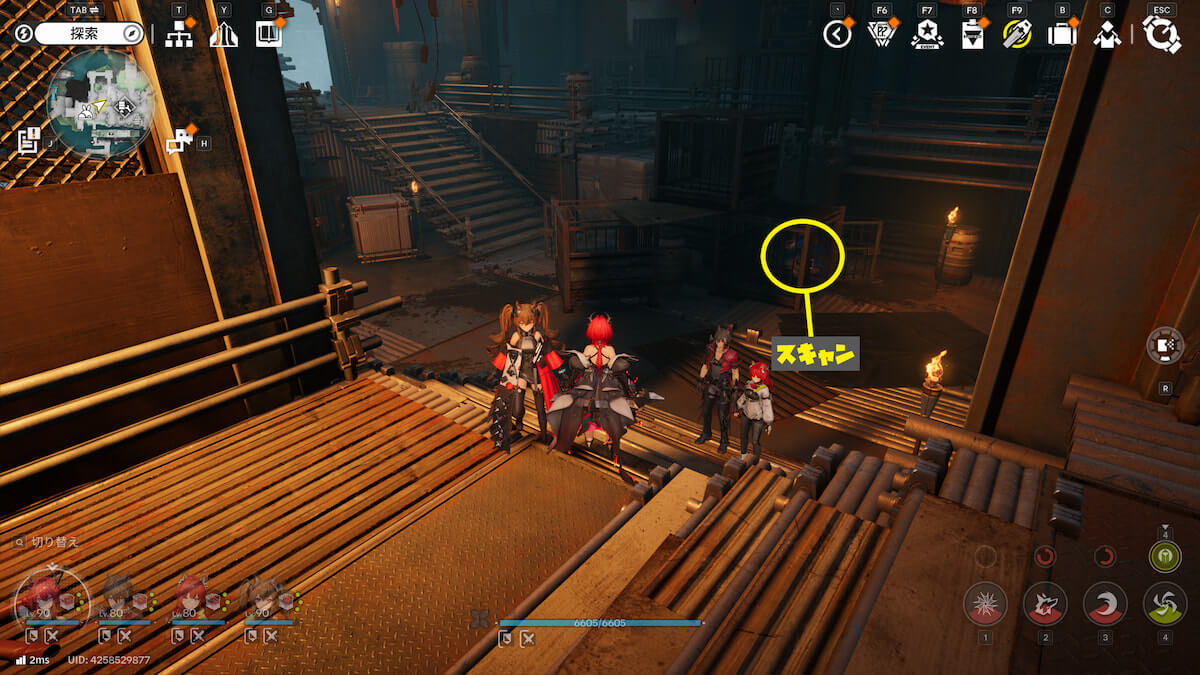Open the circular minimap
Viewport: 1200px width, 675px height.
100,101
